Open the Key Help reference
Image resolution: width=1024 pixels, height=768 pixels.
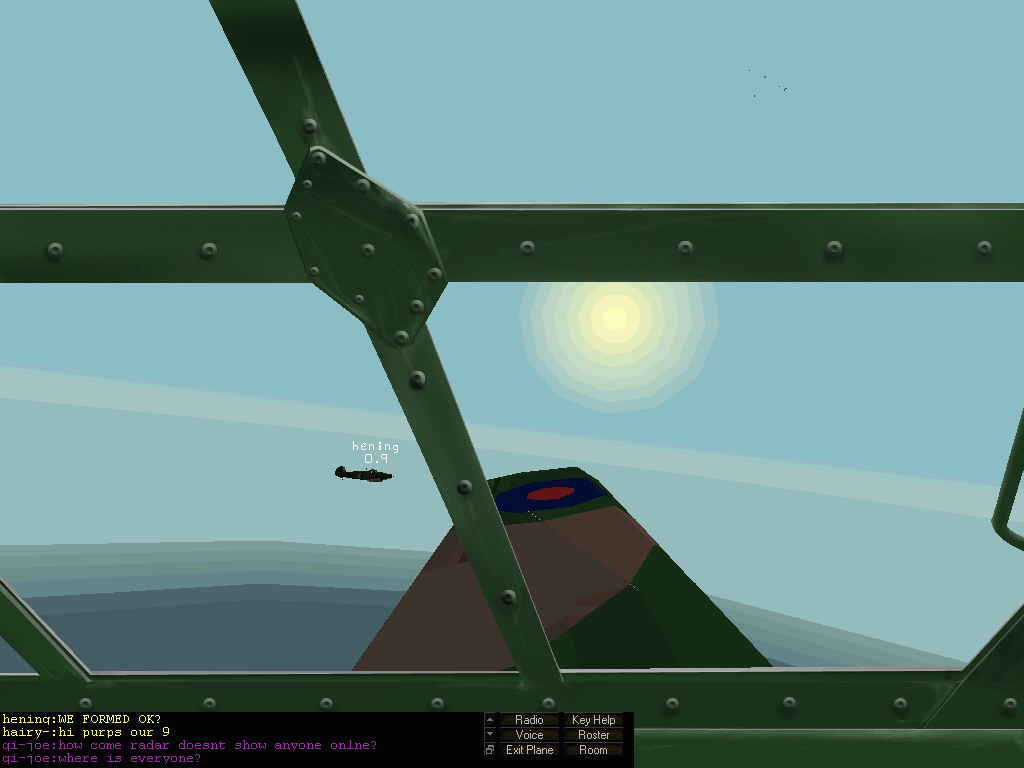(x=593, y=720)
